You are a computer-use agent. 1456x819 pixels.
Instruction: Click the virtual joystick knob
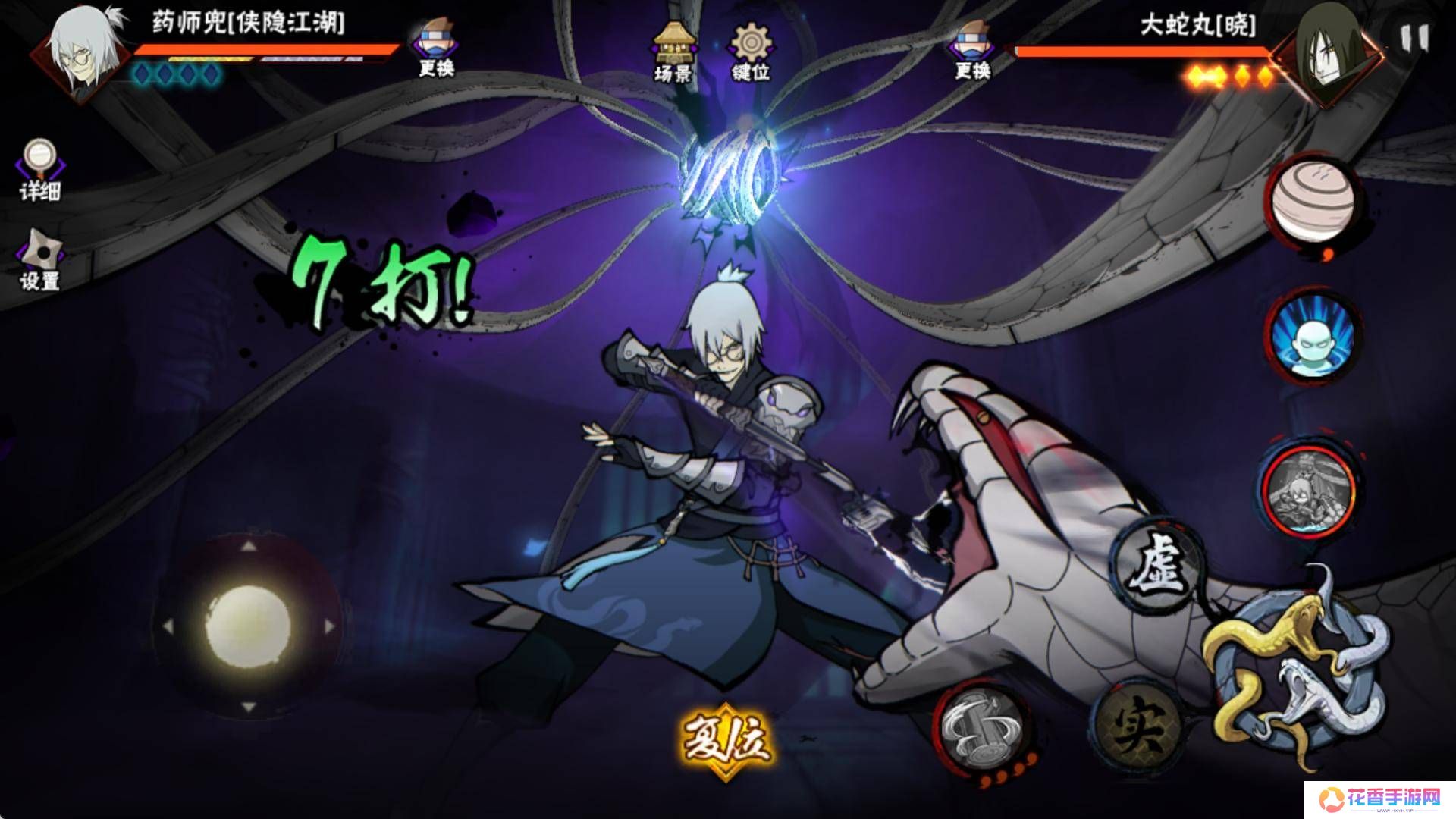coord(248,626)
